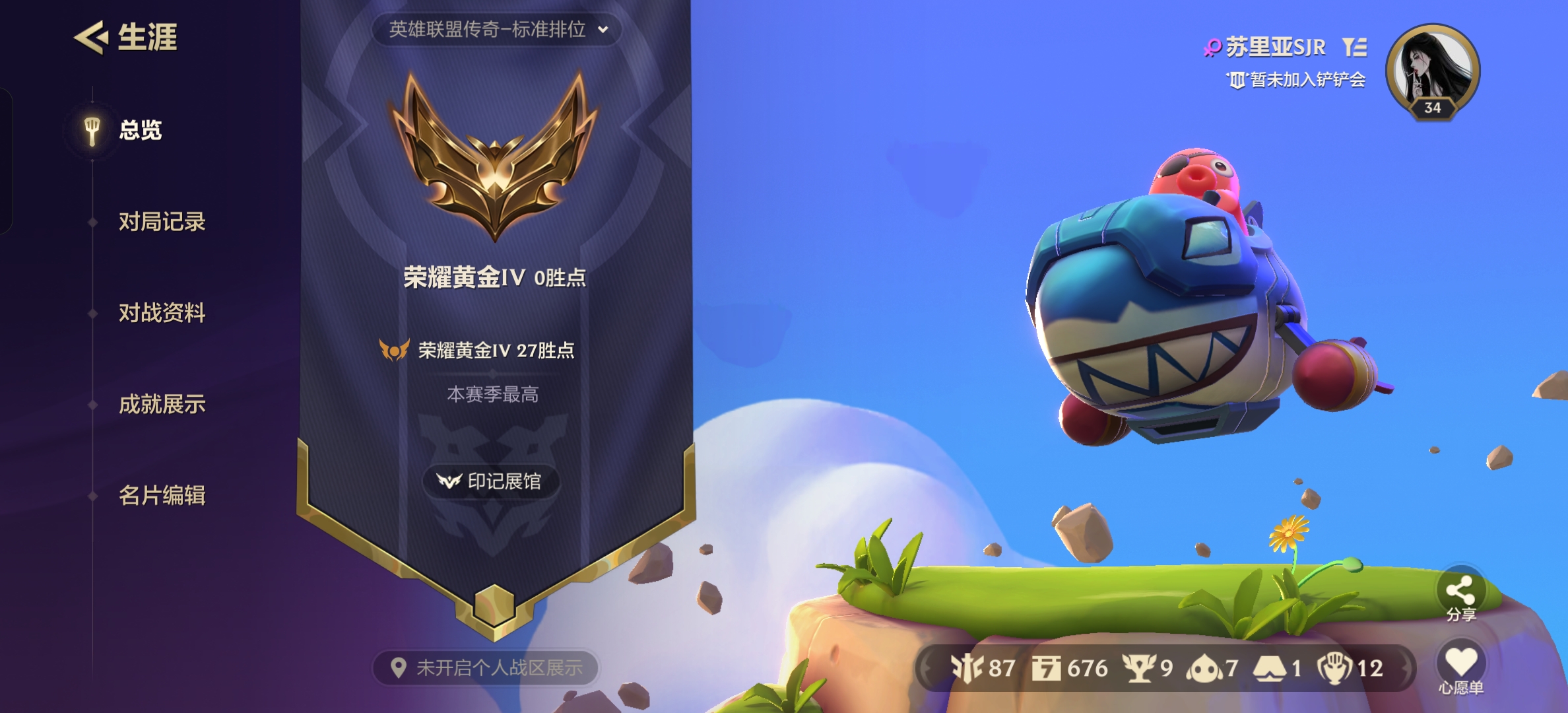Select the 总览 spatula icon in sidebar

click(x=91, y=130)
